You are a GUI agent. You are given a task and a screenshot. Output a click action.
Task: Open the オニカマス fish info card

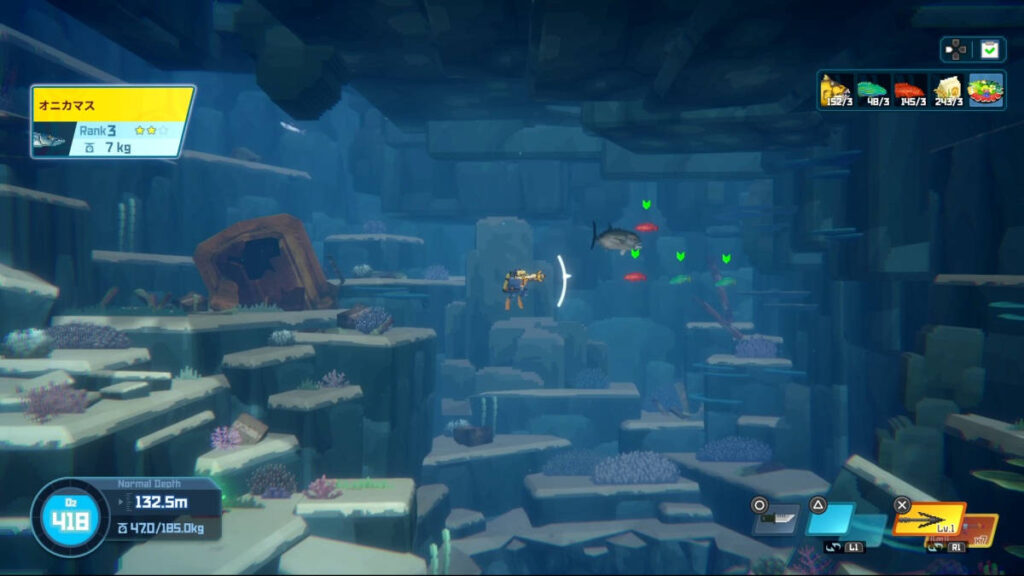[x=112, y=122]
